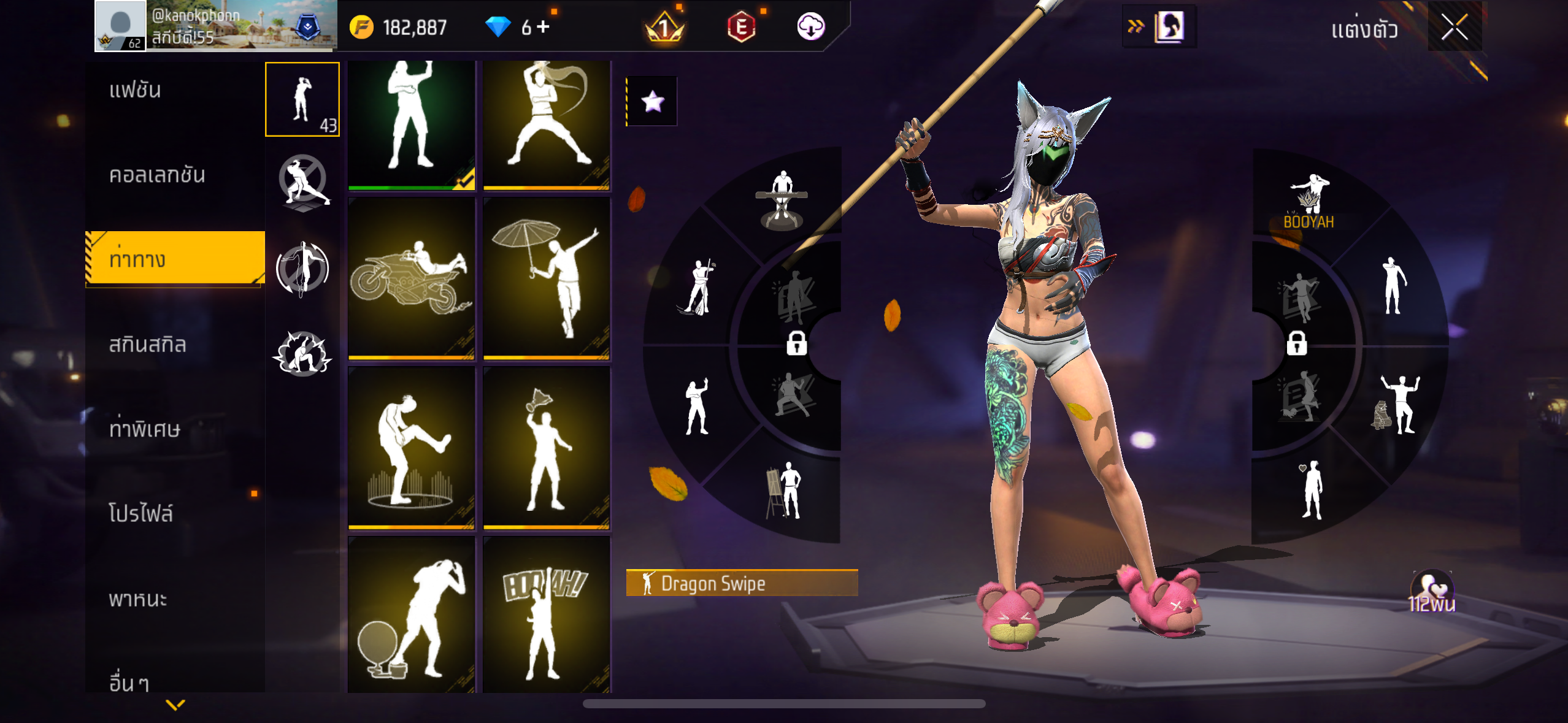Switch to the พาหนะ category
This screenshot has height=723, width=1568.
coord(138,599)
